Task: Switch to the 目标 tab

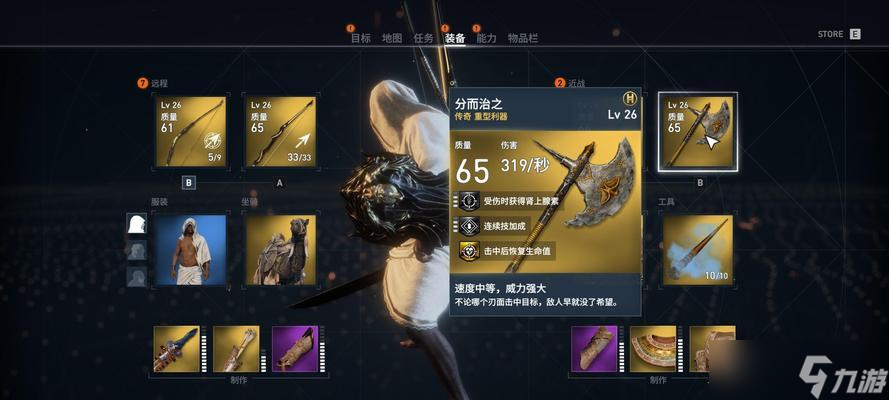Action: [360, 38]
